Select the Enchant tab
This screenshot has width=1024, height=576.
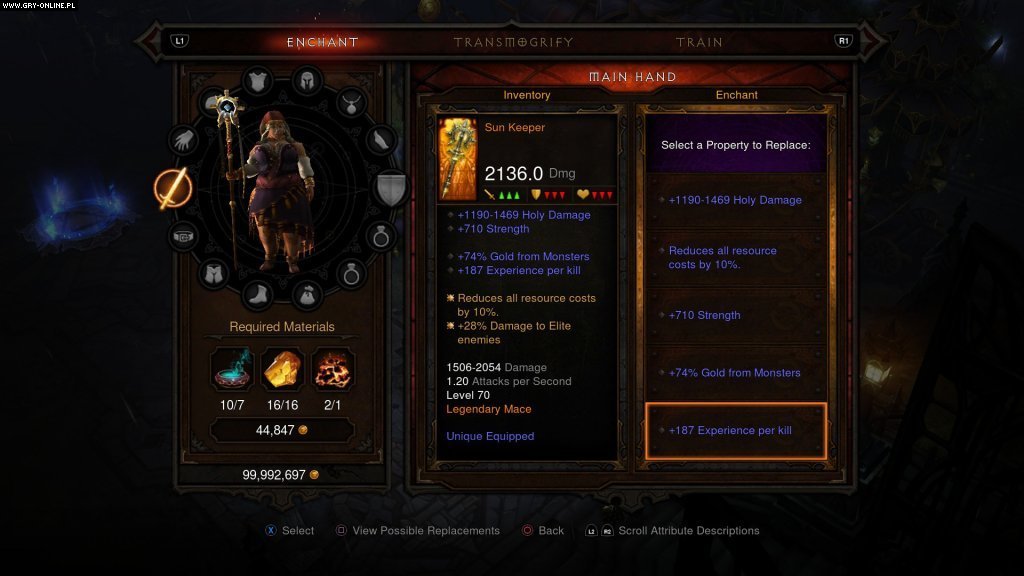point(322,42)
